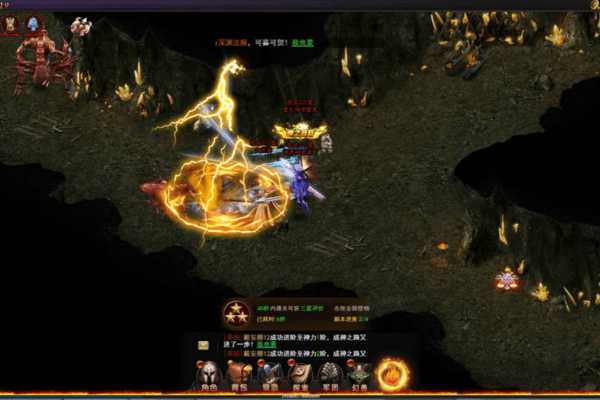This screenshot has width=600, height=400.
Task: Open the 幻兽 beast menu
Action: click(359, 377)
